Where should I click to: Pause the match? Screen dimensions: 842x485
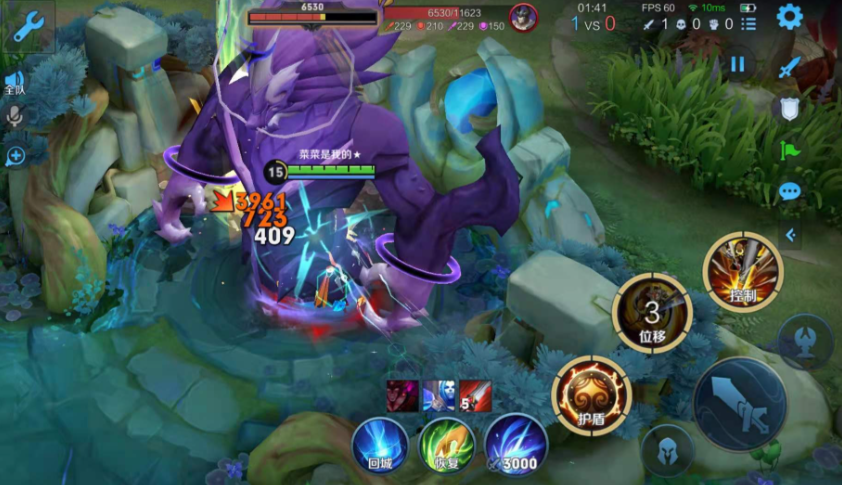[738, 64]
